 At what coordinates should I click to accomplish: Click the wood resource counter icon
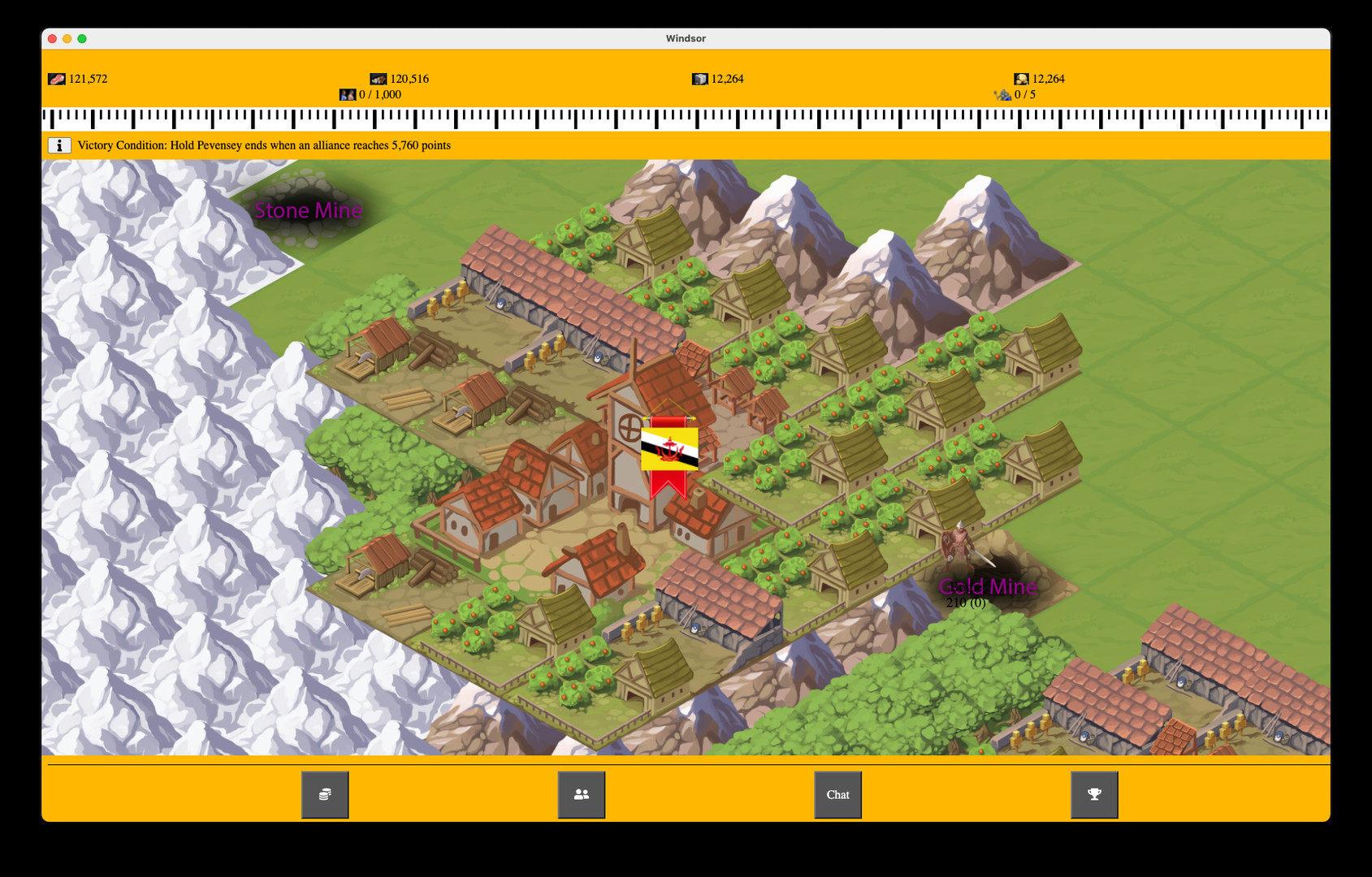click(379, 79)
